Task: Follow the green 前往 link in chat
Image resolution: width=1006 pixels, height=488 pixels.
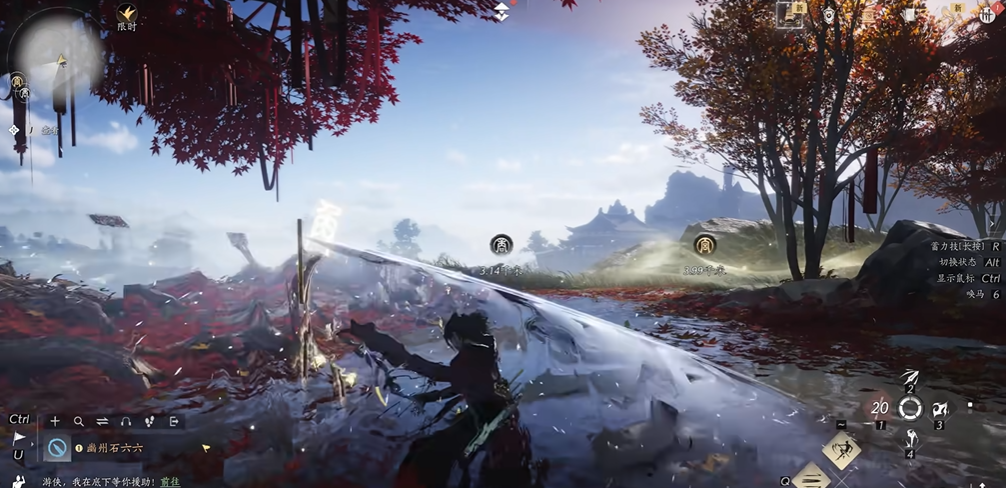Action: tap(172, 481)
